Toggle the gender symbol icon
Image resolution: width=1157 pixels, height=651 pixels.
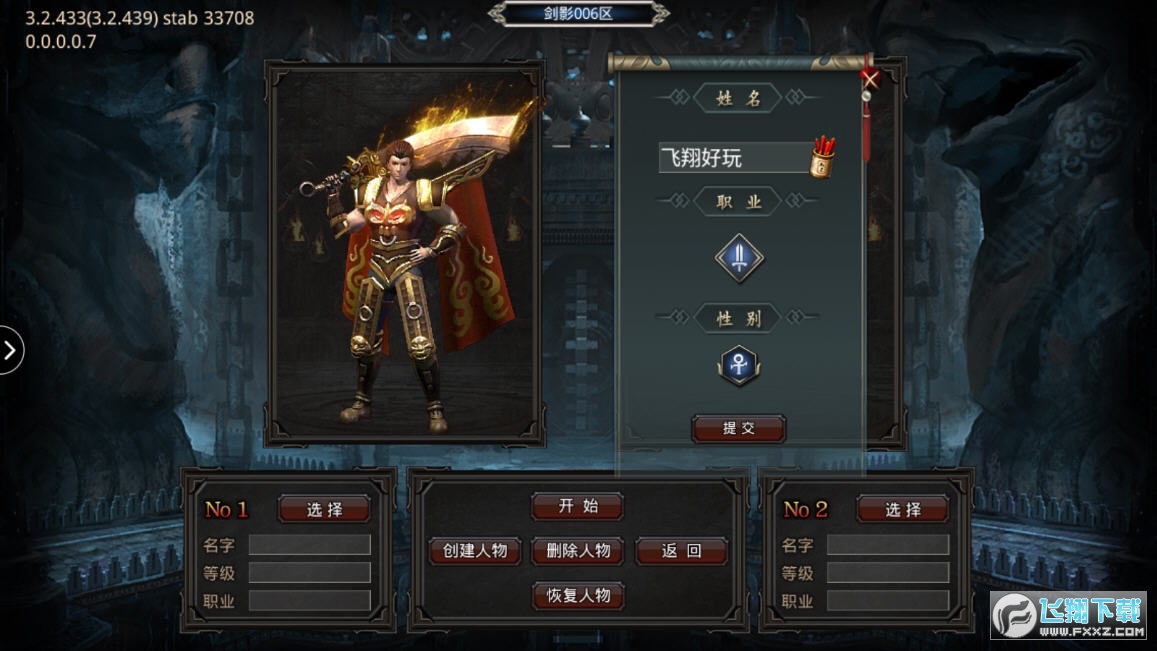click(x=739, y=366)
